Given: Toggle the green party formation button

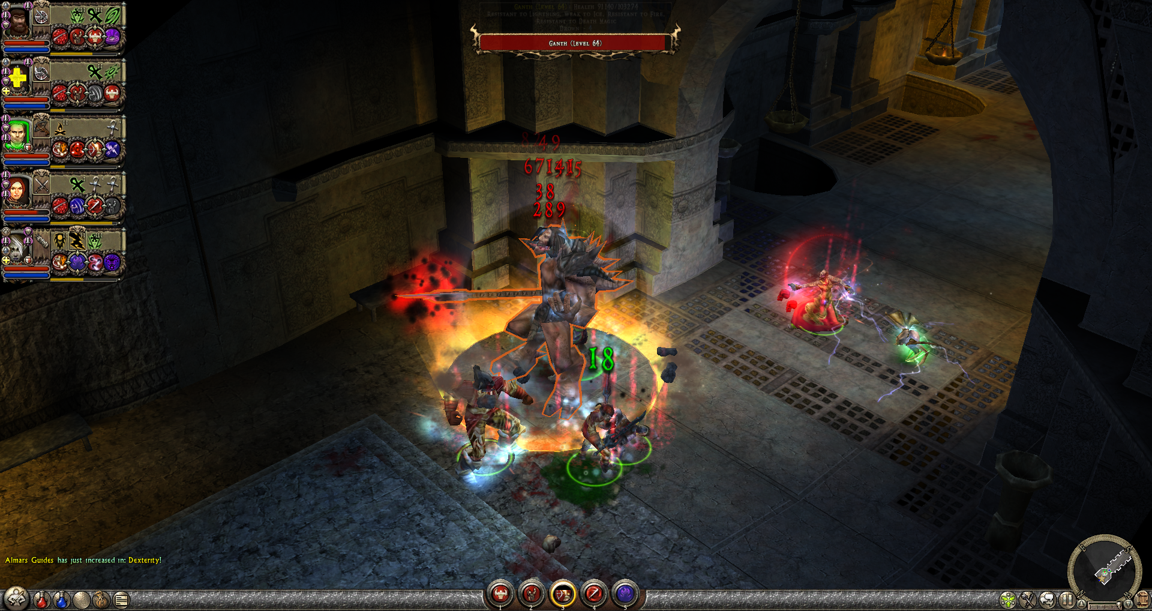Looking at the screenshot, I should coord(1008,600).
